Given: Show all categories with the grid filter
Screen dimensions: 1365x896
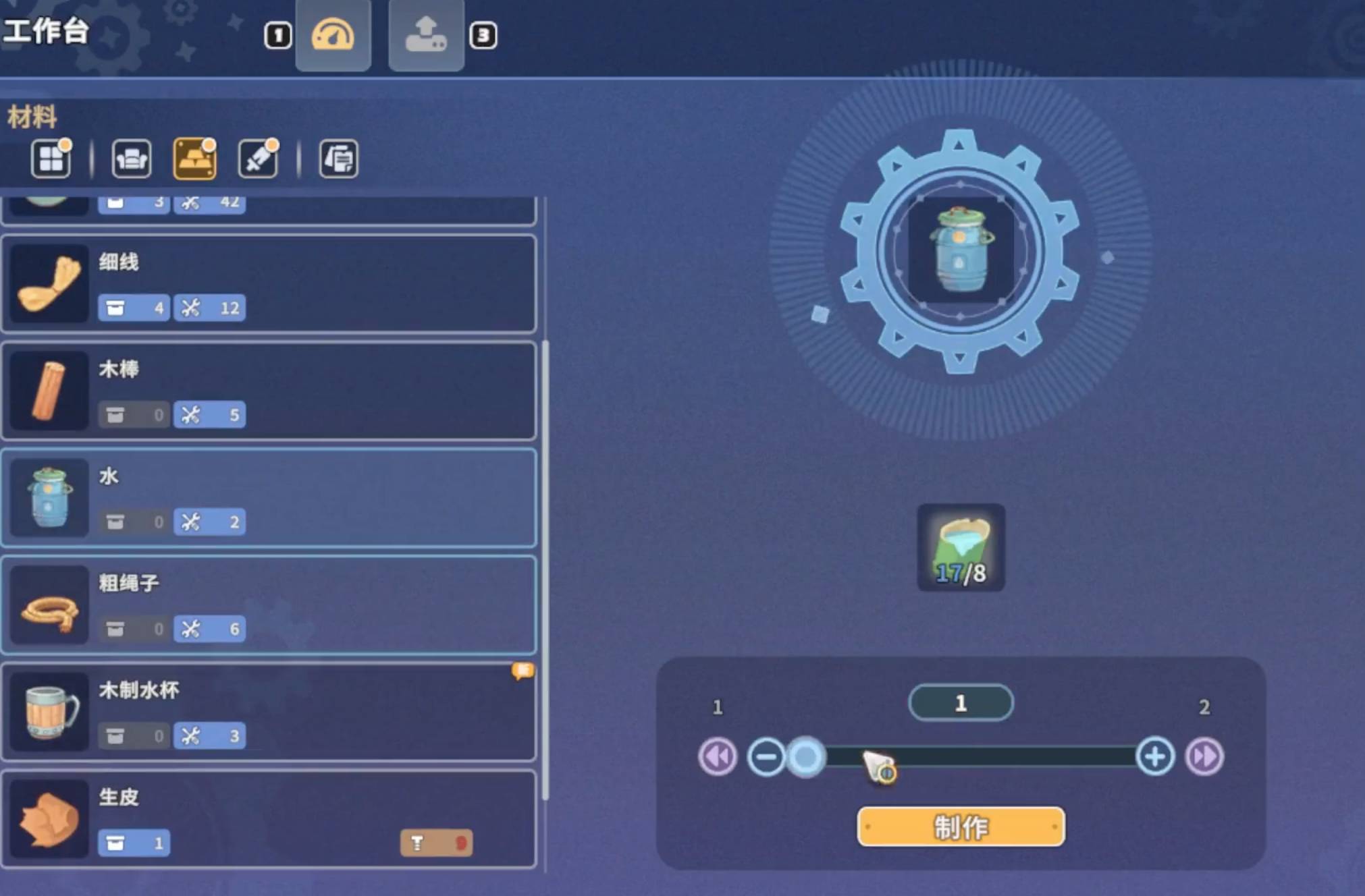Looking at the screenshot, I should (x=51, y=159).
